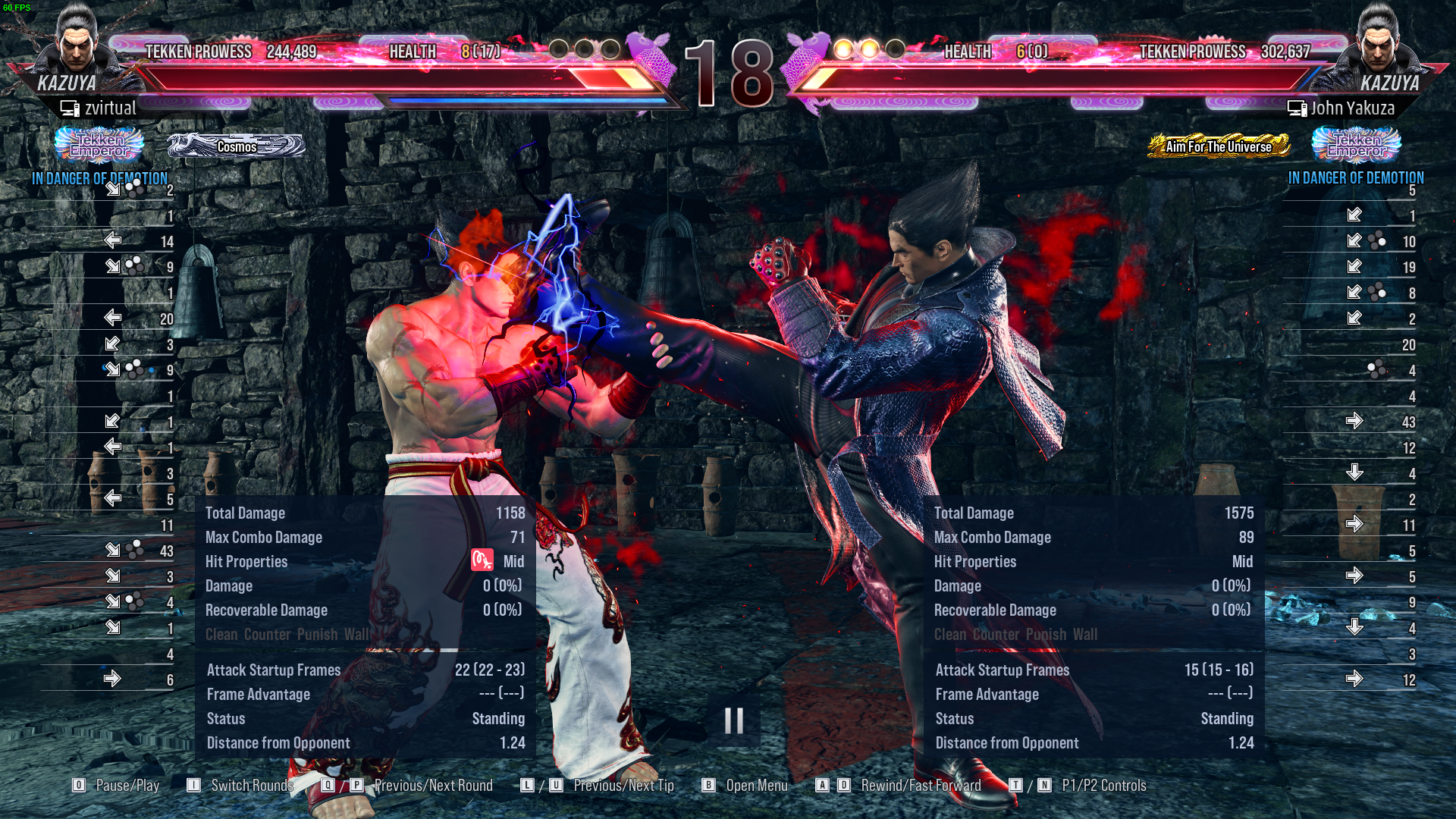Select the Tekken Emperor rank emblem under zvirtual
The image size is (1456, 819).
click(99, 146)
